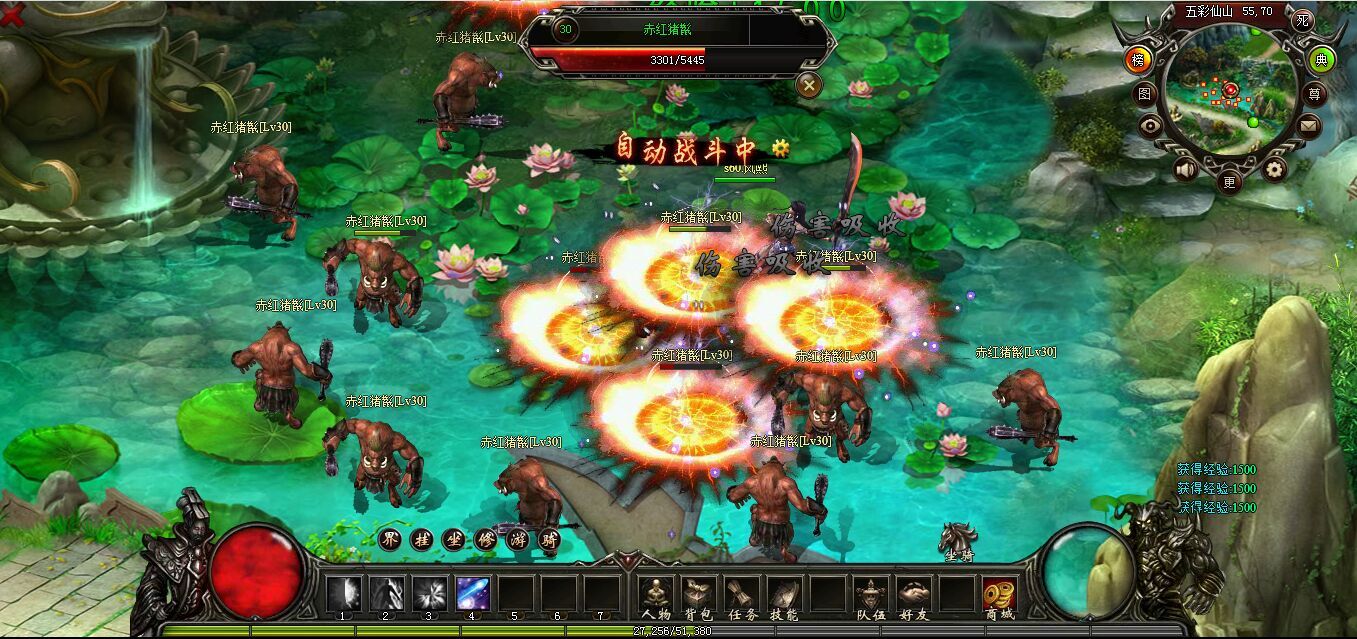The width and height of the screenshot is (1357, 639).
Task: Select the 骑 ride mount button
Action: pos(547,540)
